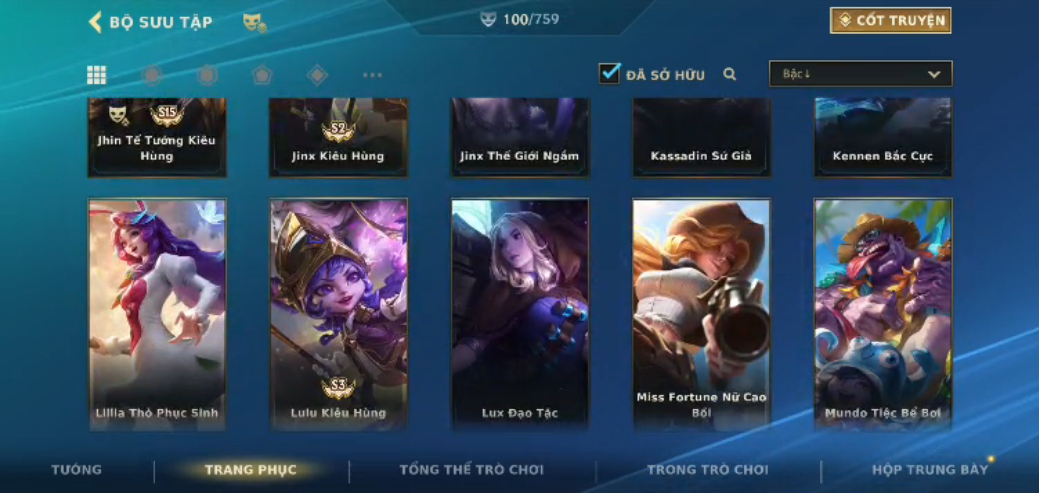Open the three-dots more filters icon

pos(372,75)
